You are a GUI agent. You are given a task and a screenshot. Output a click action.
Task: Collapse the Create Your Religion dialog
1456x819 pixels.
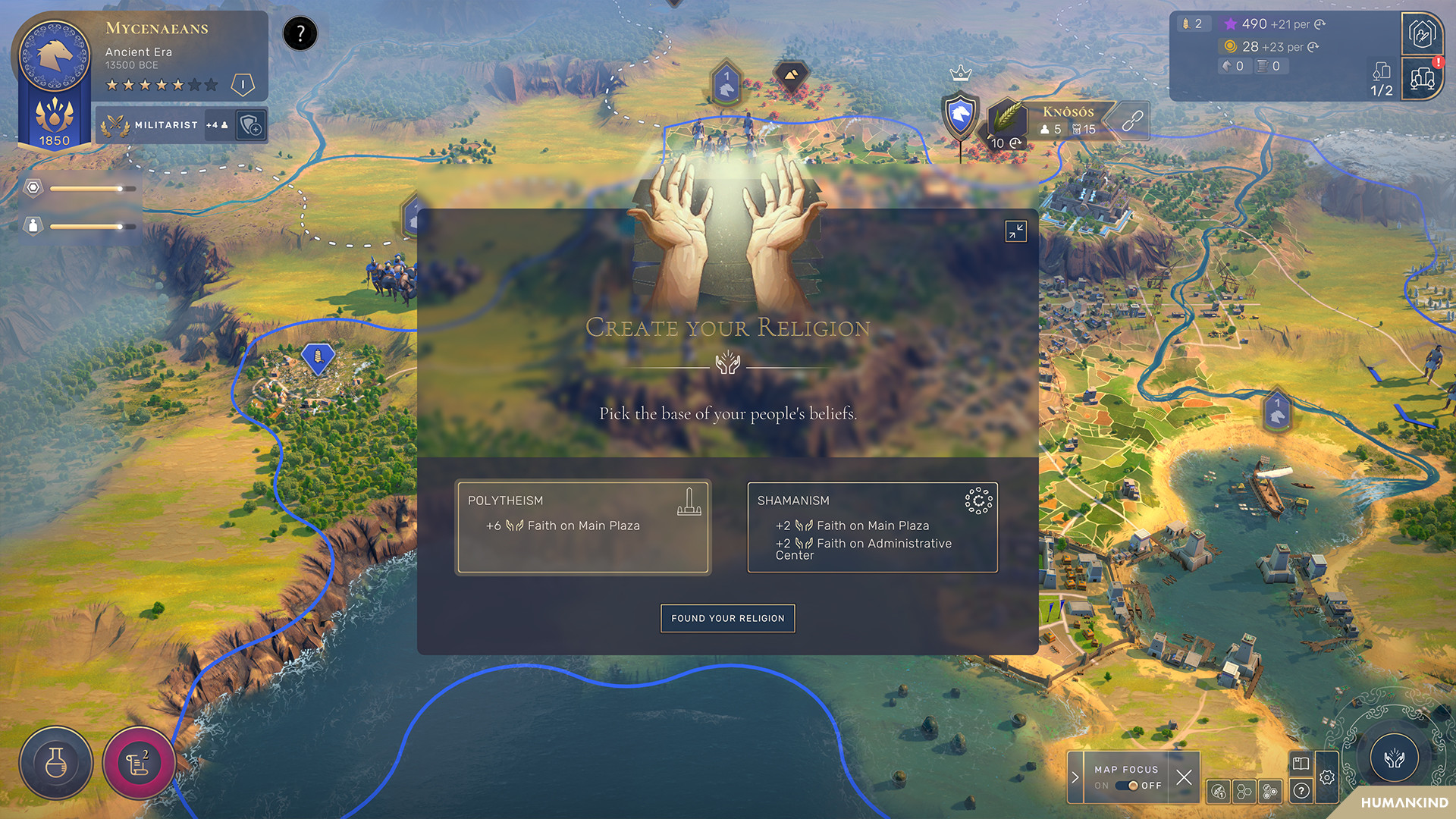coord(1015,231)
